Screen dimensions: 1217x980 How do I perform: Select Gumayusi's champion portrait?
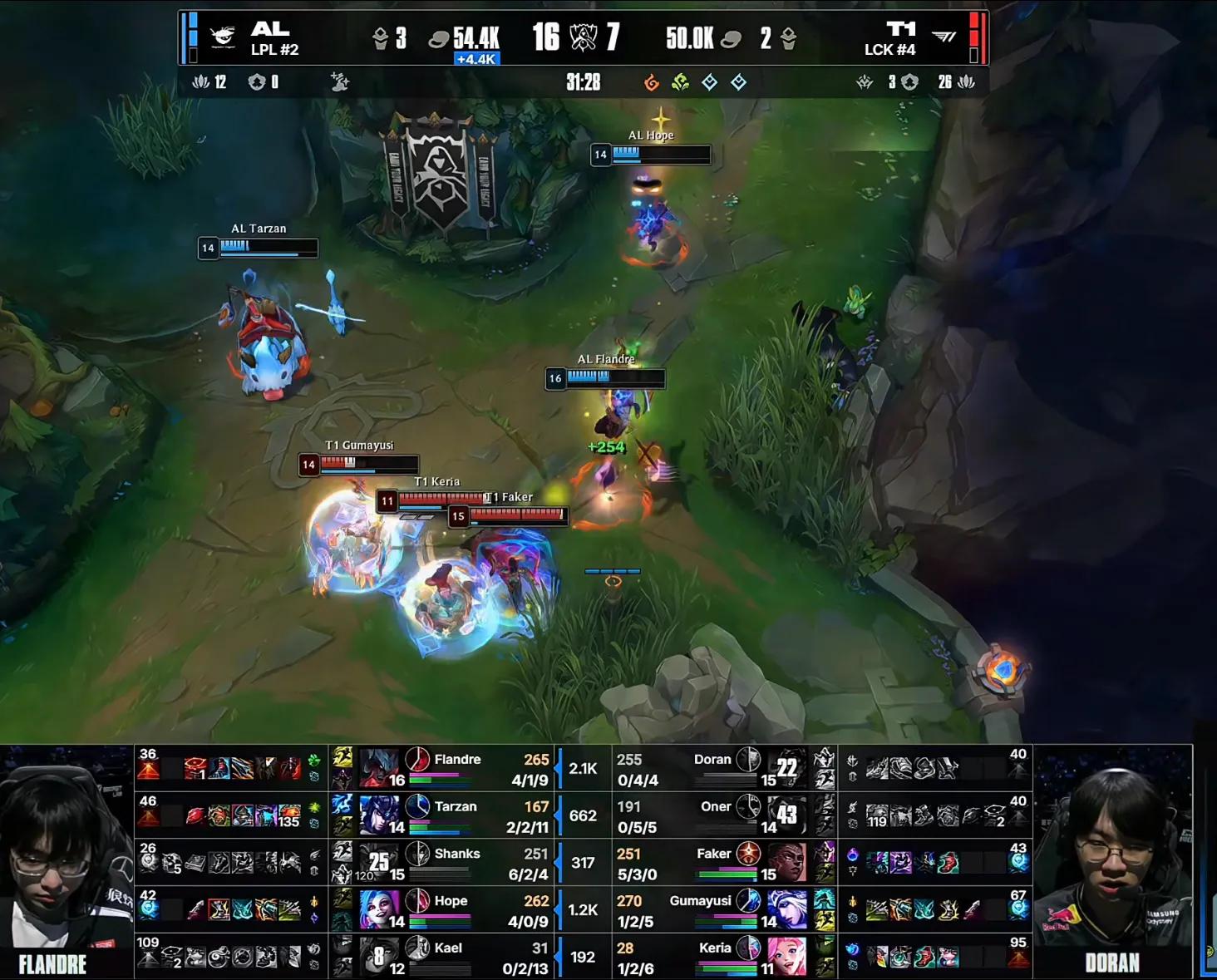[786, 909]
